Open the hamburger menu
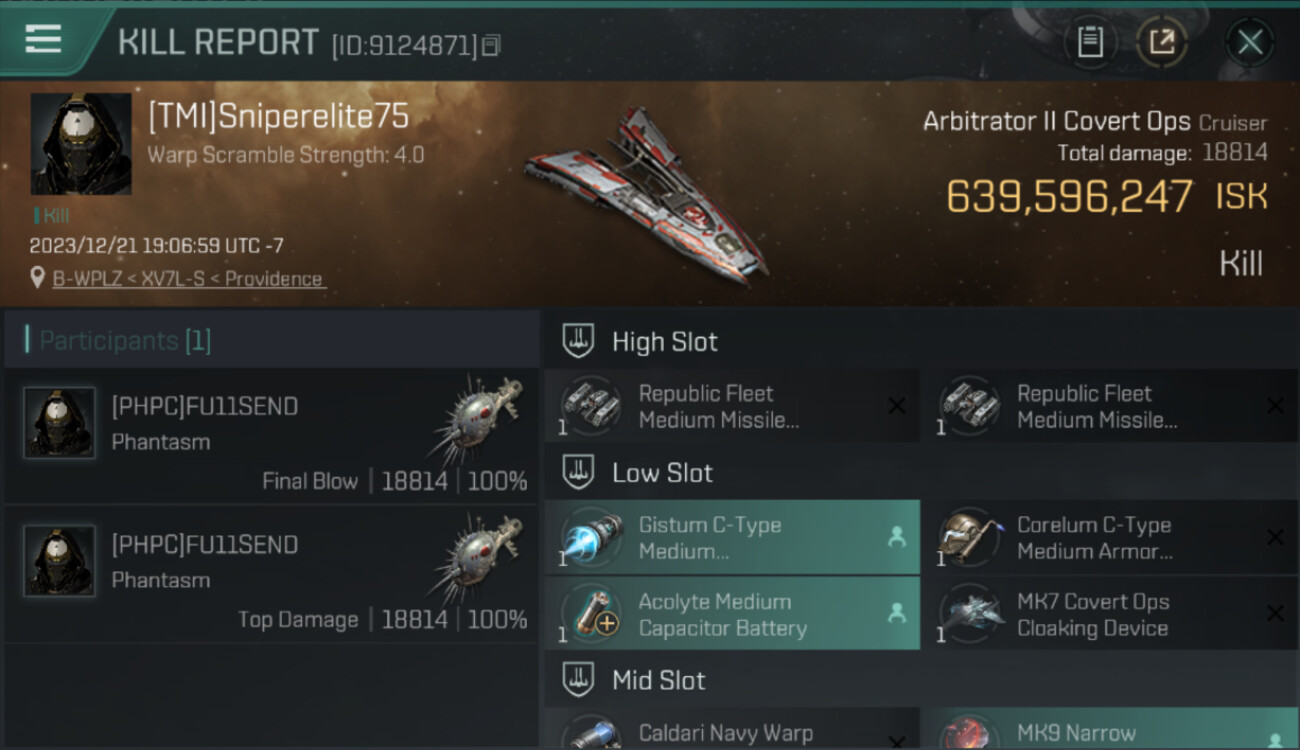This screenshot has width=1300, height=750. 43,39
